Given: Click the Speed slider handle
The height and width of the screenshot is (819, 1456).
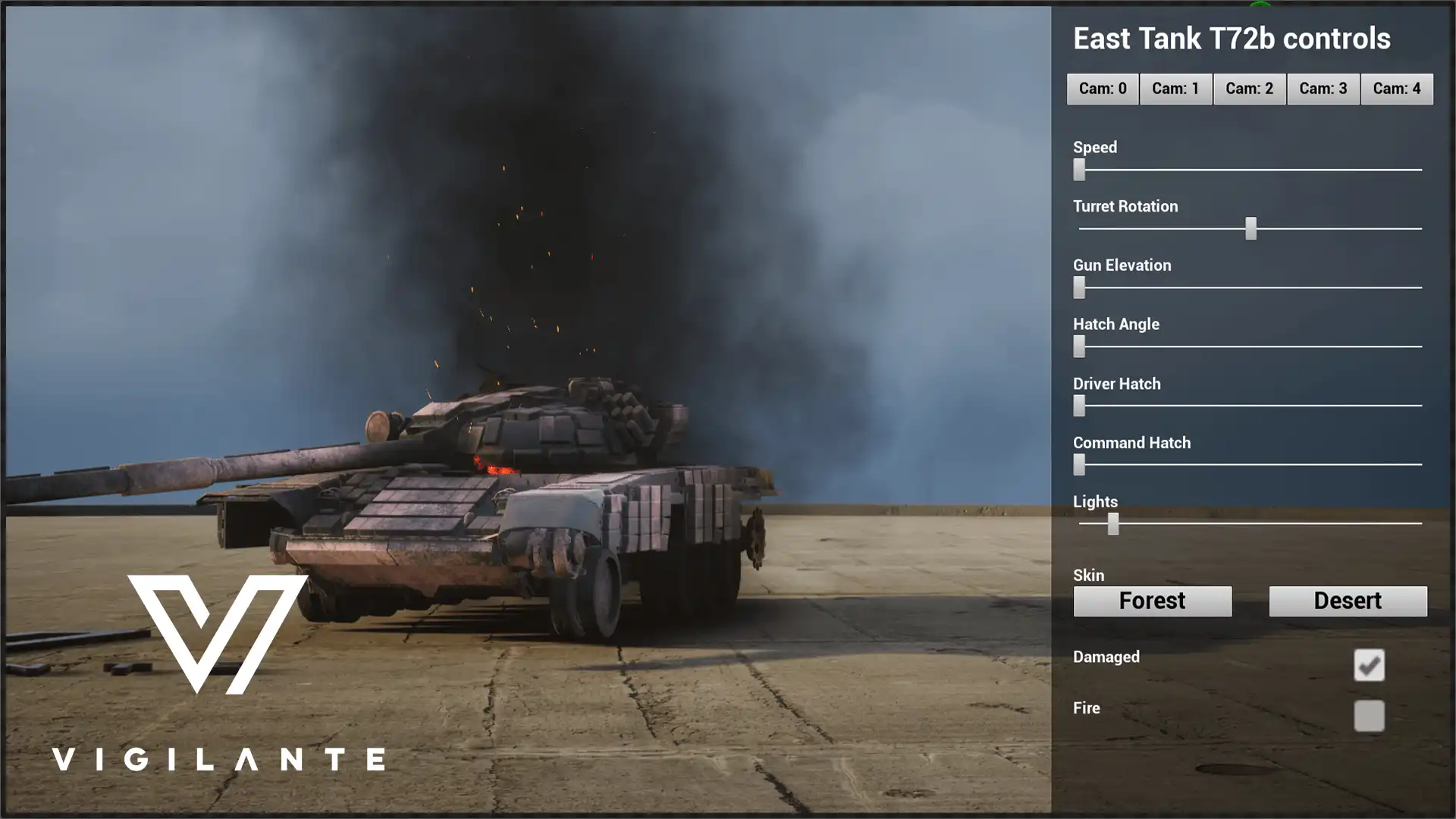Looking at the screenshot, I should pos(1079,169).
